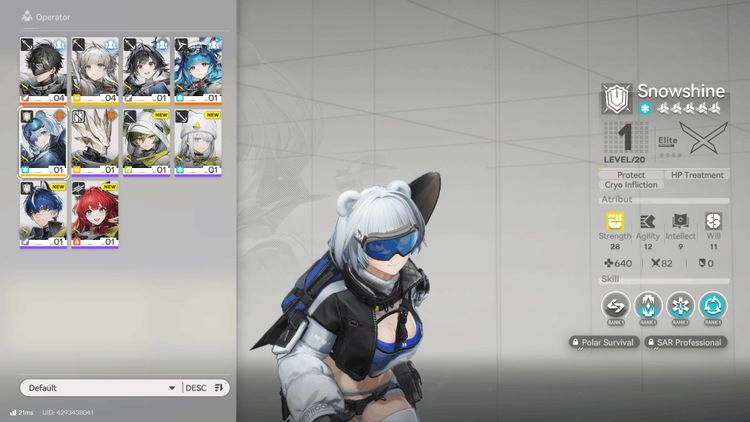The width and height of the screenshot is (750, 422).
Task: Select the white-haired operator in white beanie
Action: coord(198,141)
